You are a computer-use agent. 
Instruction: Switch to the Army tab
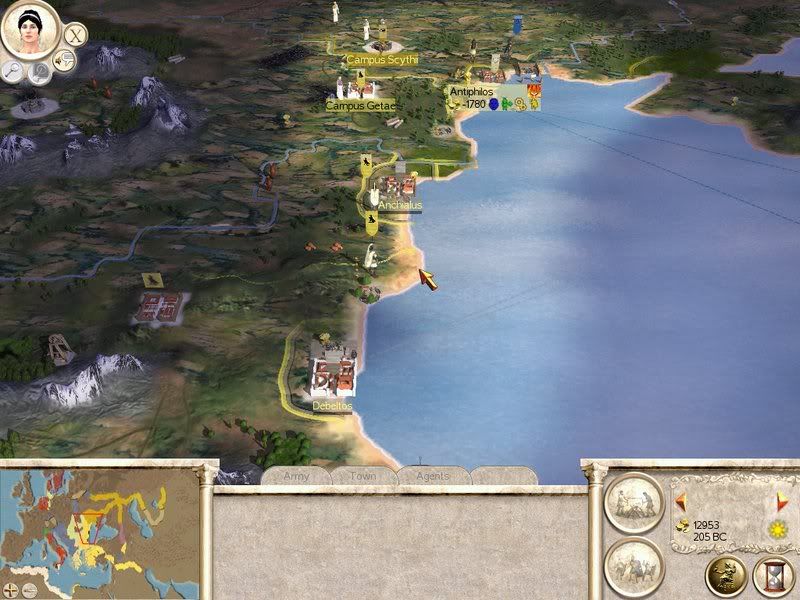(295, 477)
